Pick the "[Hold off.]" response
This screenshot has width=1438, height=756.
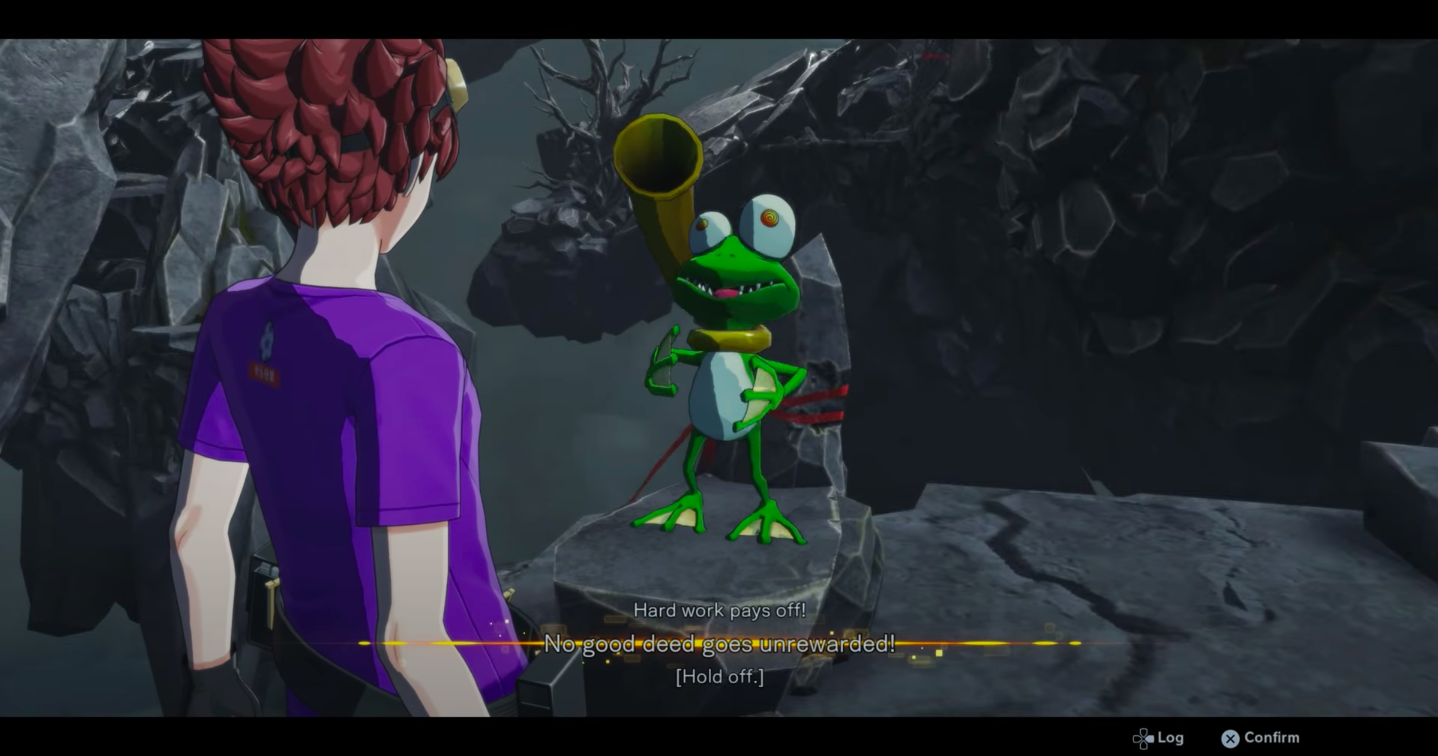coord(719,677)
